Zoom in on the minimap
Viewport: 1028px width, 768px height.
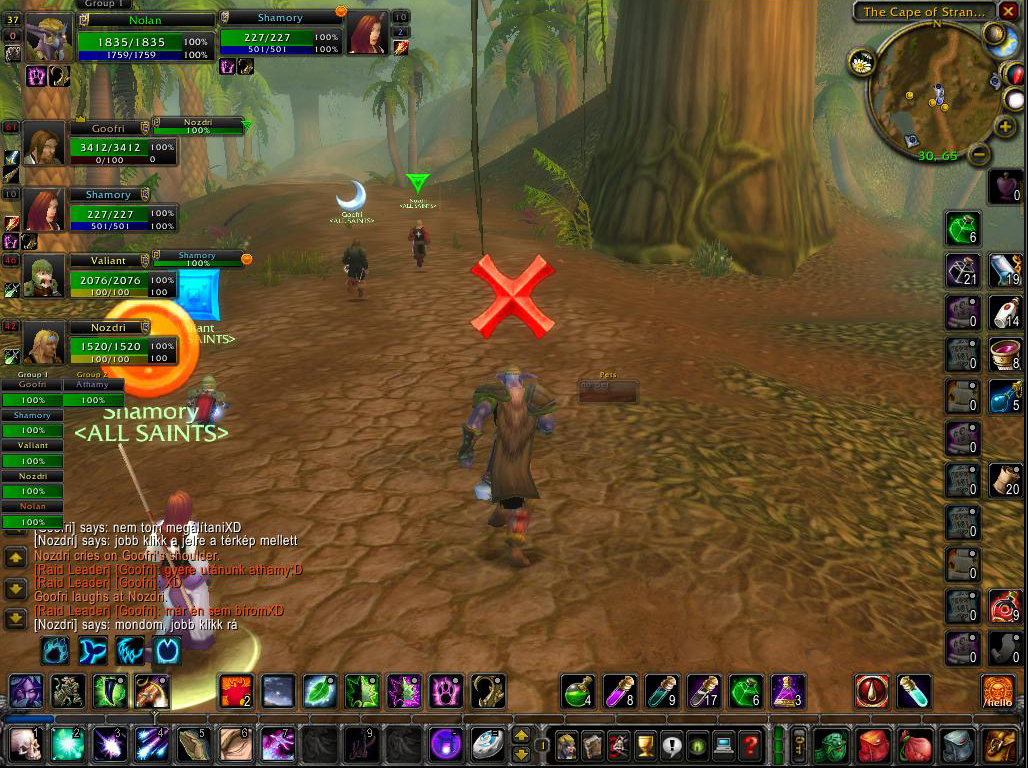(x=1005, y=127)
